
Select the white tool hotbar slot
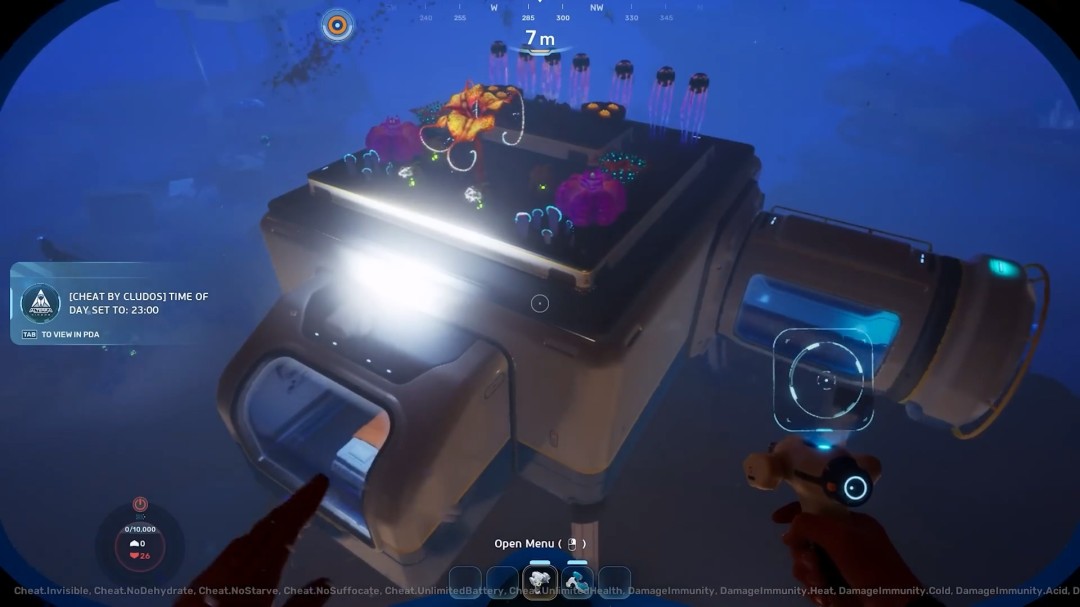540,582
